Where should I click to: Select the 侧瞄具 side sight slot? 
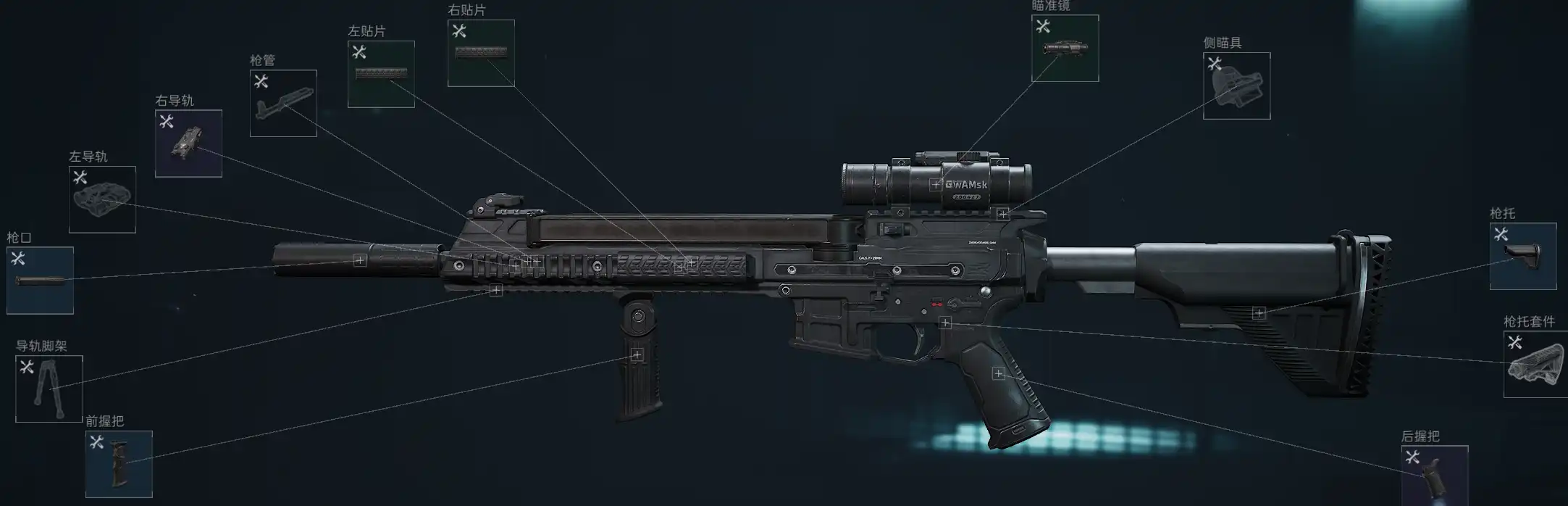tap(1236, 86)
